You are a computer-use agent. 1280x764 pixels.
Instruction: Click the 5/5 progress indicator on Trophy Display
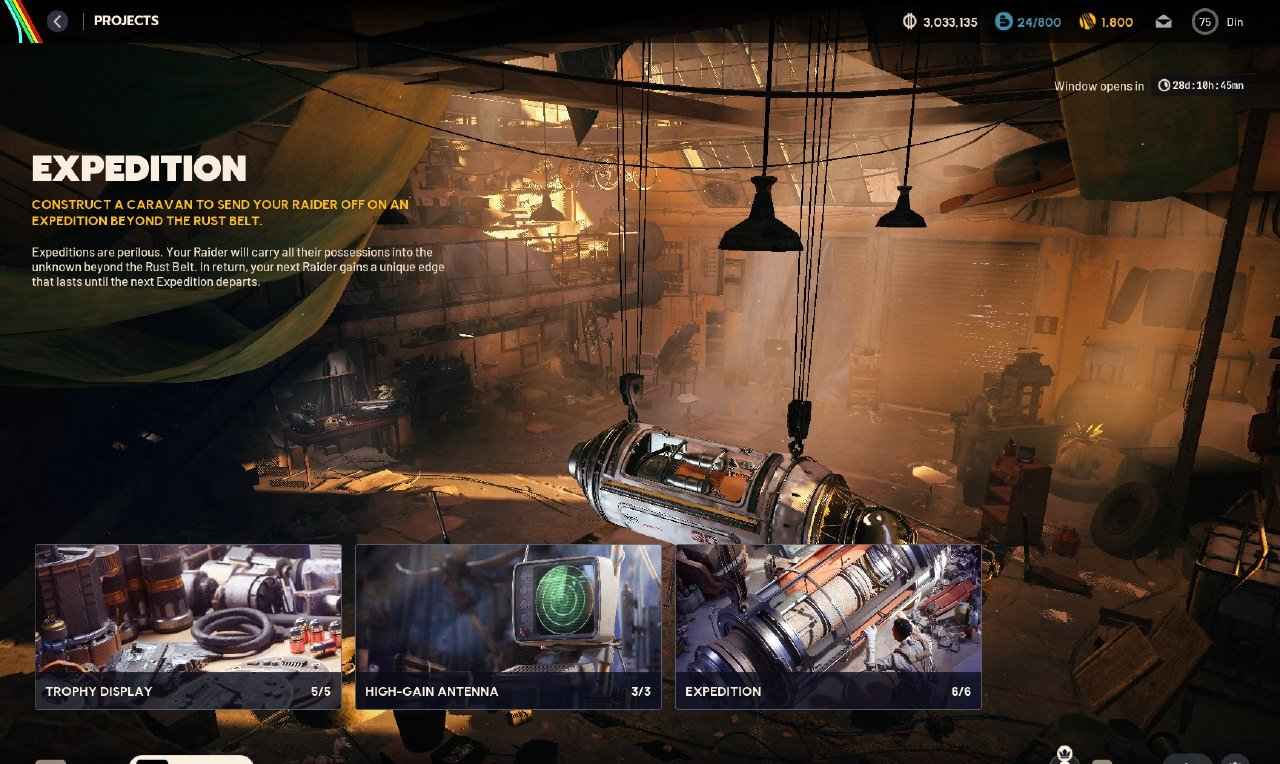pos(321,691)
